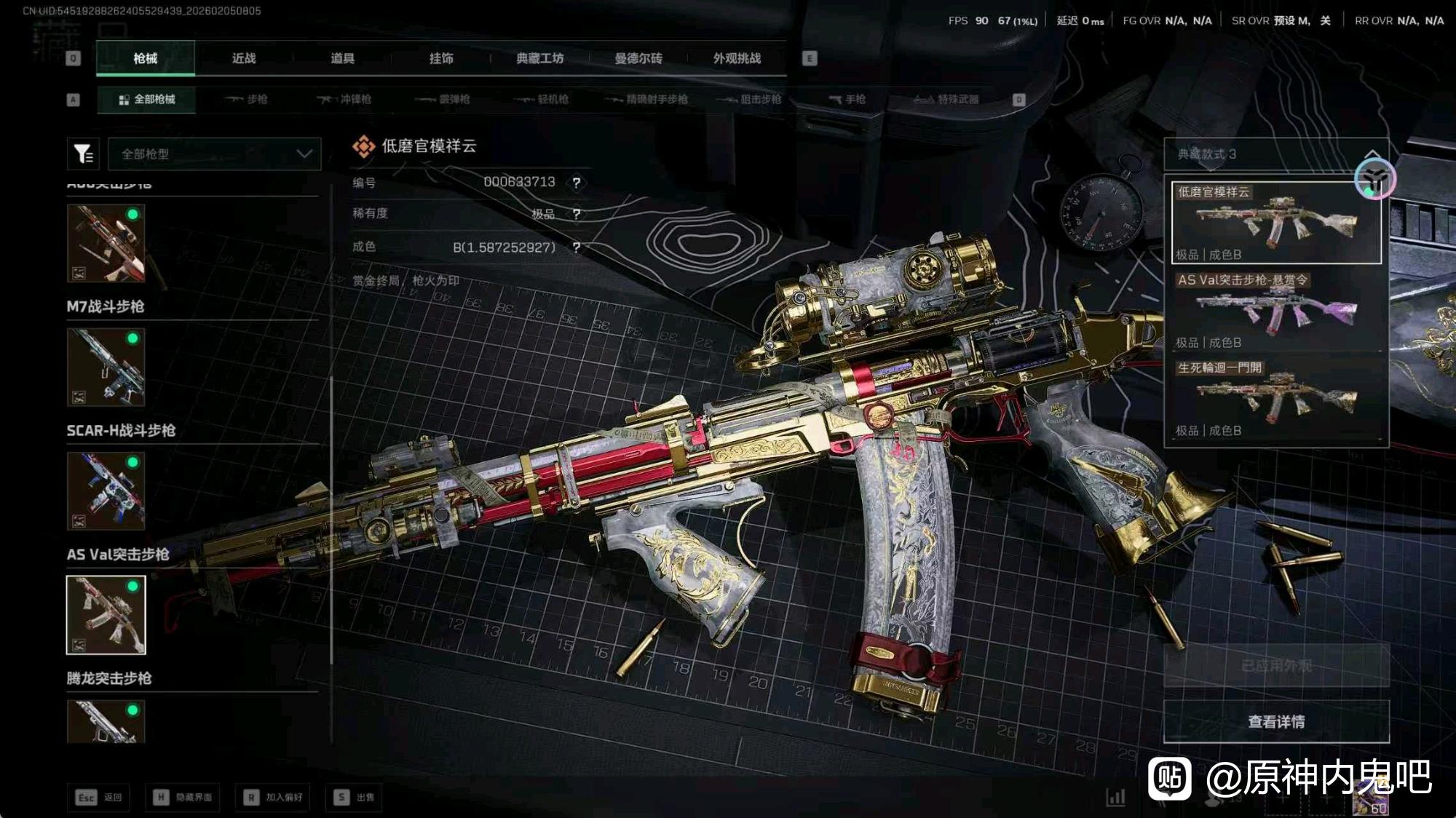This screenshot has width=1456, height=818.
Task: Select the SCAR-H战斗步枪 skin thumbnail
Action: click(x=106, y=491)
